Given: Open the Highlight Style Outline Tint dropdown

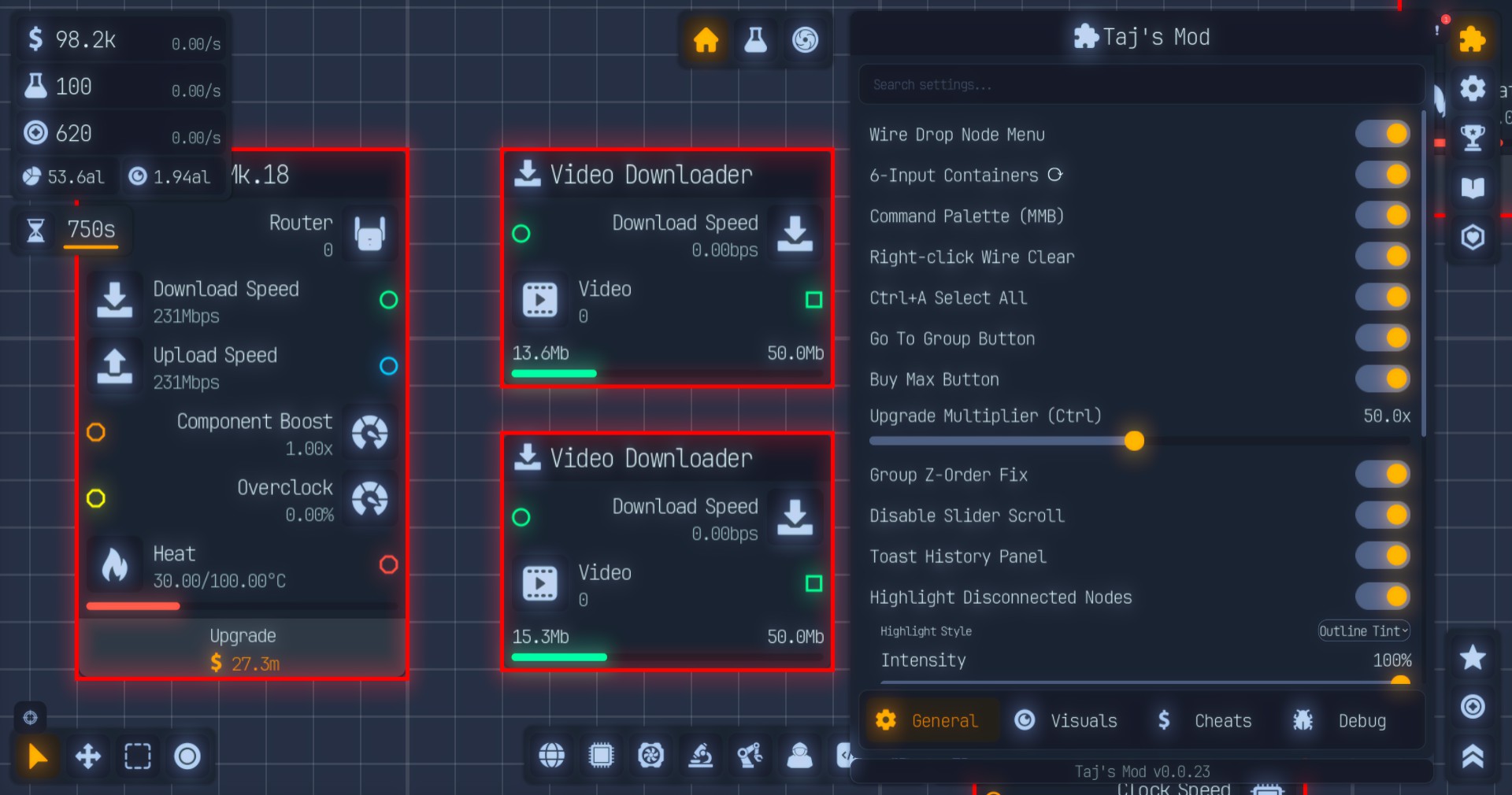Looking at the screenshot, I should pyautogui.click(x=1363, y=630).
